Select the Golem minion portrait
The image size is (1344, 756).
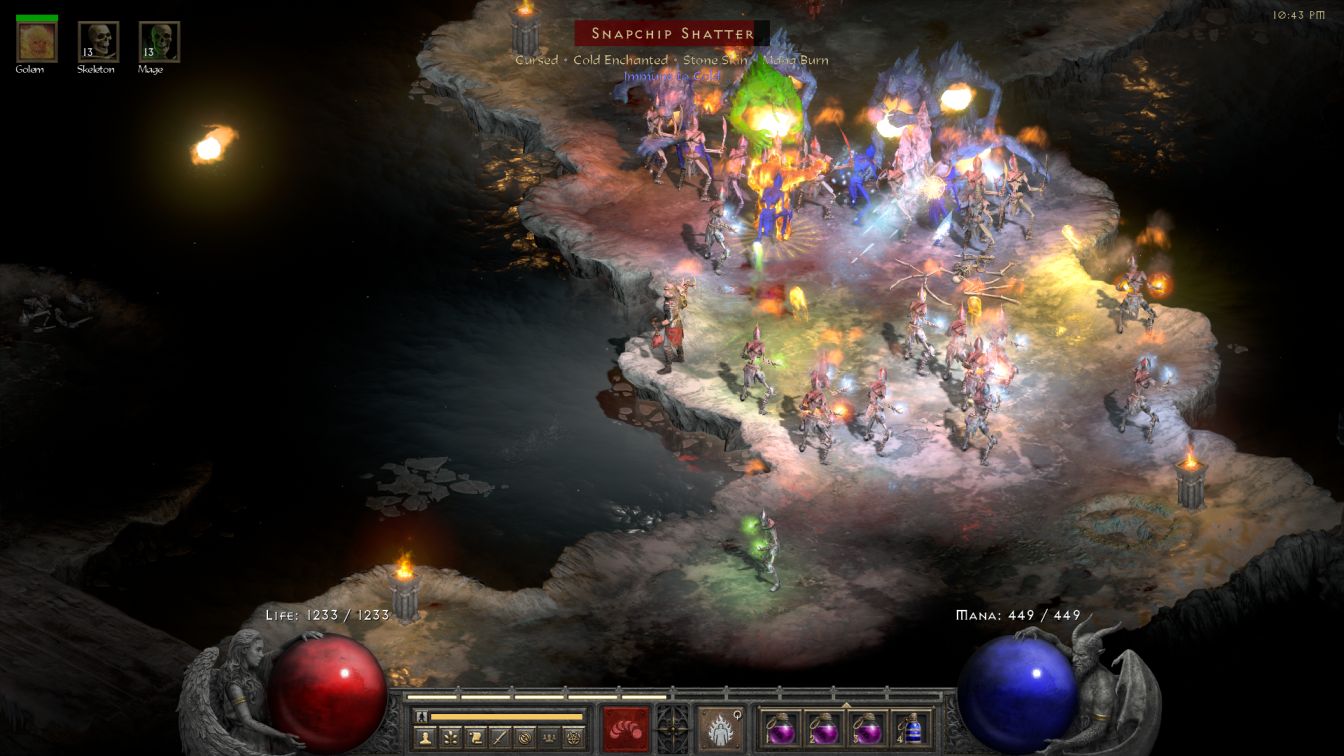click(37, 42)
